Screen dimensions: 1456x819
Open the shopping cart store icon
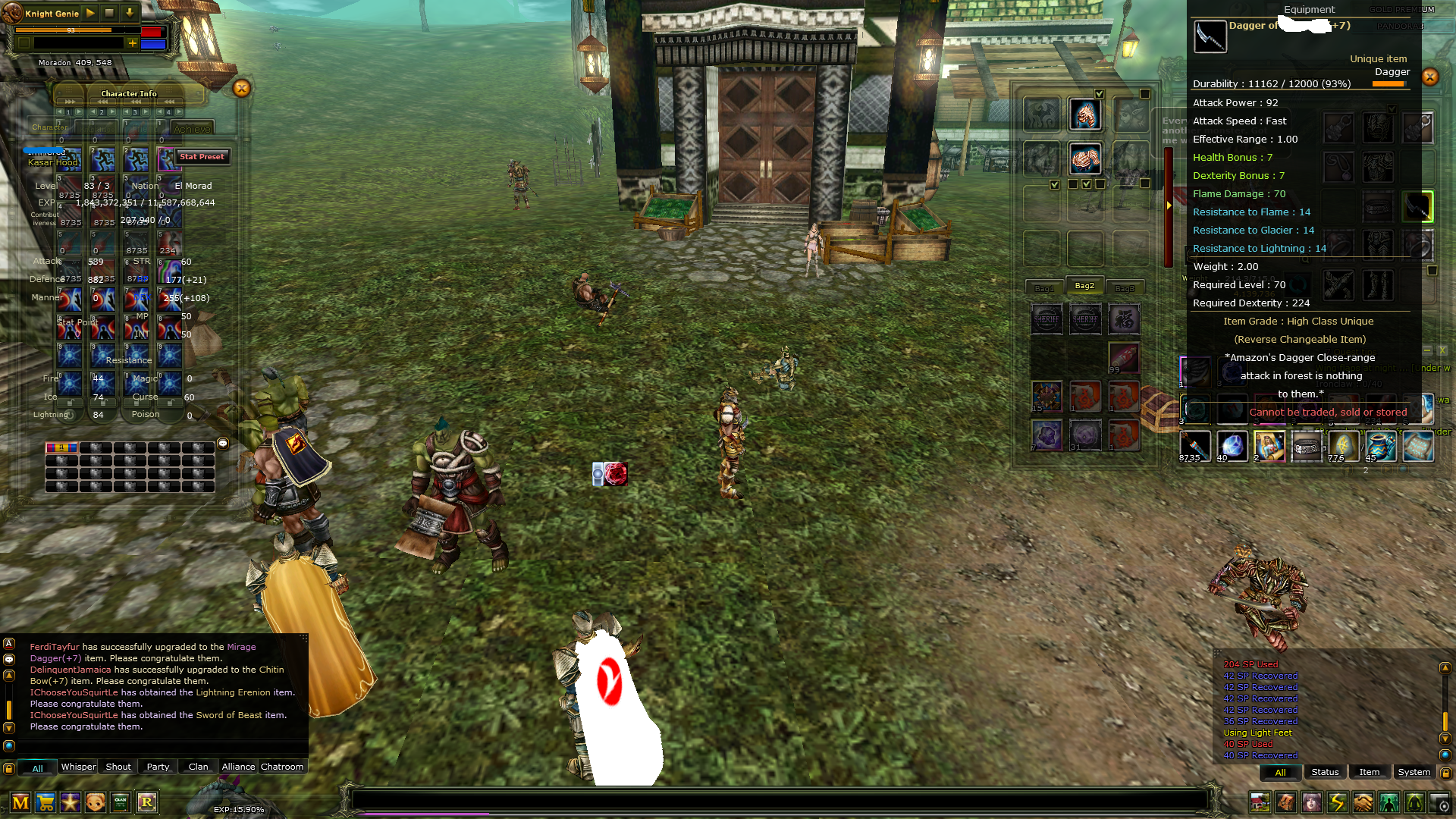[45, 802]
